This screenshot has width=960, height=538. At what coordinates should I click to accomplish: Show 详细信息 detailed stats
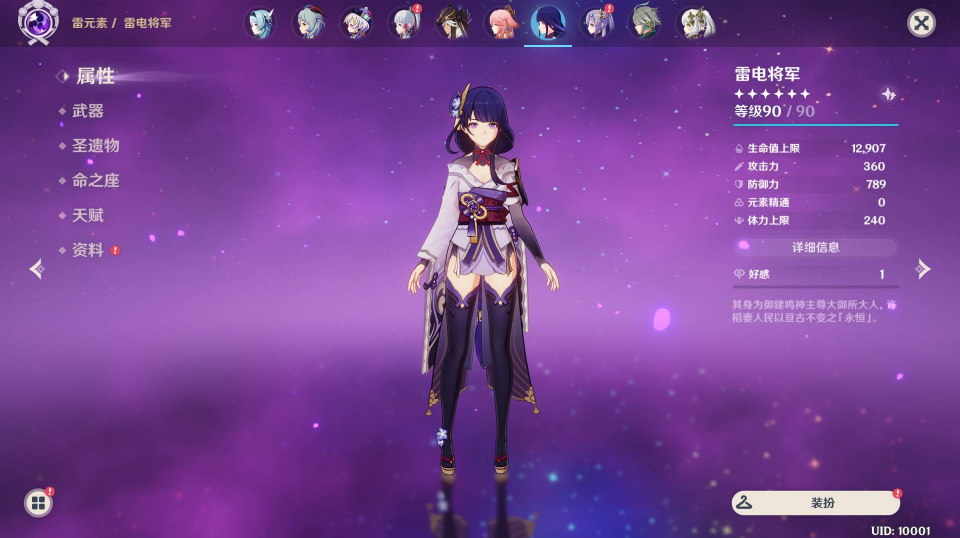[815, 247]
